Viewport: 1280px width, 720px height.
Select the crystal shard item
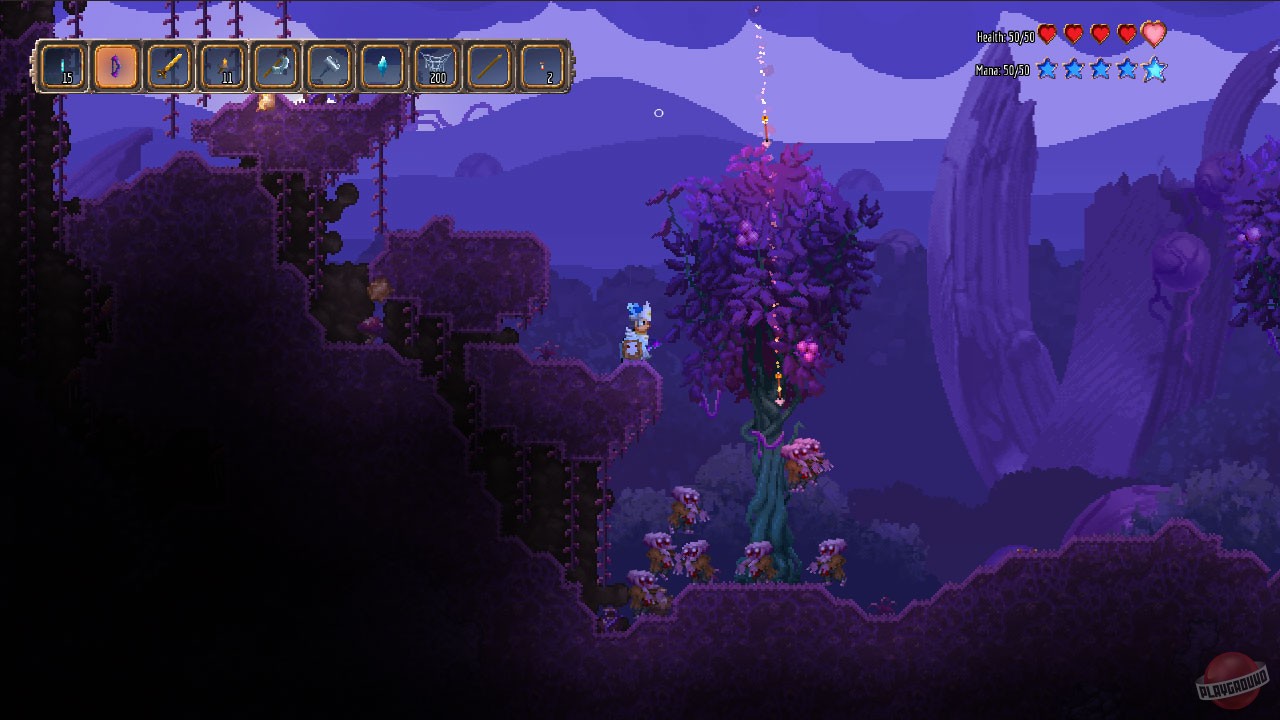(384, 67)
